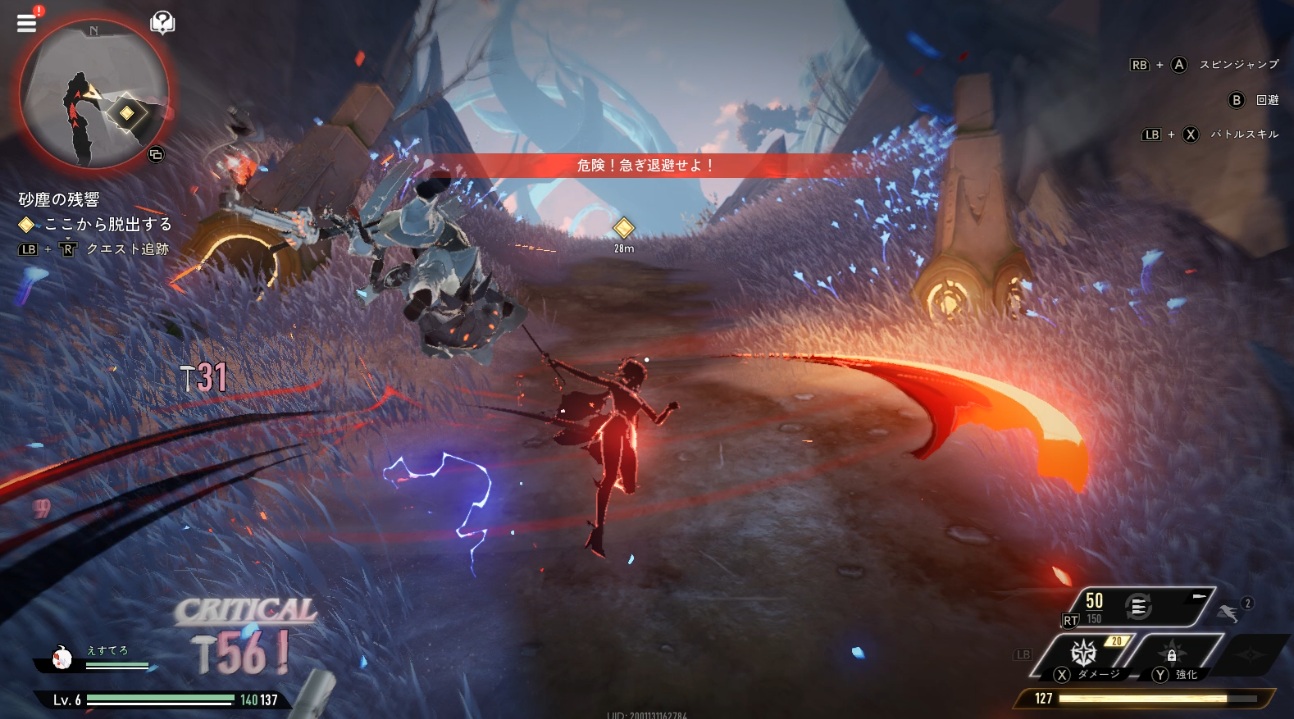Open the question-mark help guide icon

pyautogui.click(x=162, y=22)
